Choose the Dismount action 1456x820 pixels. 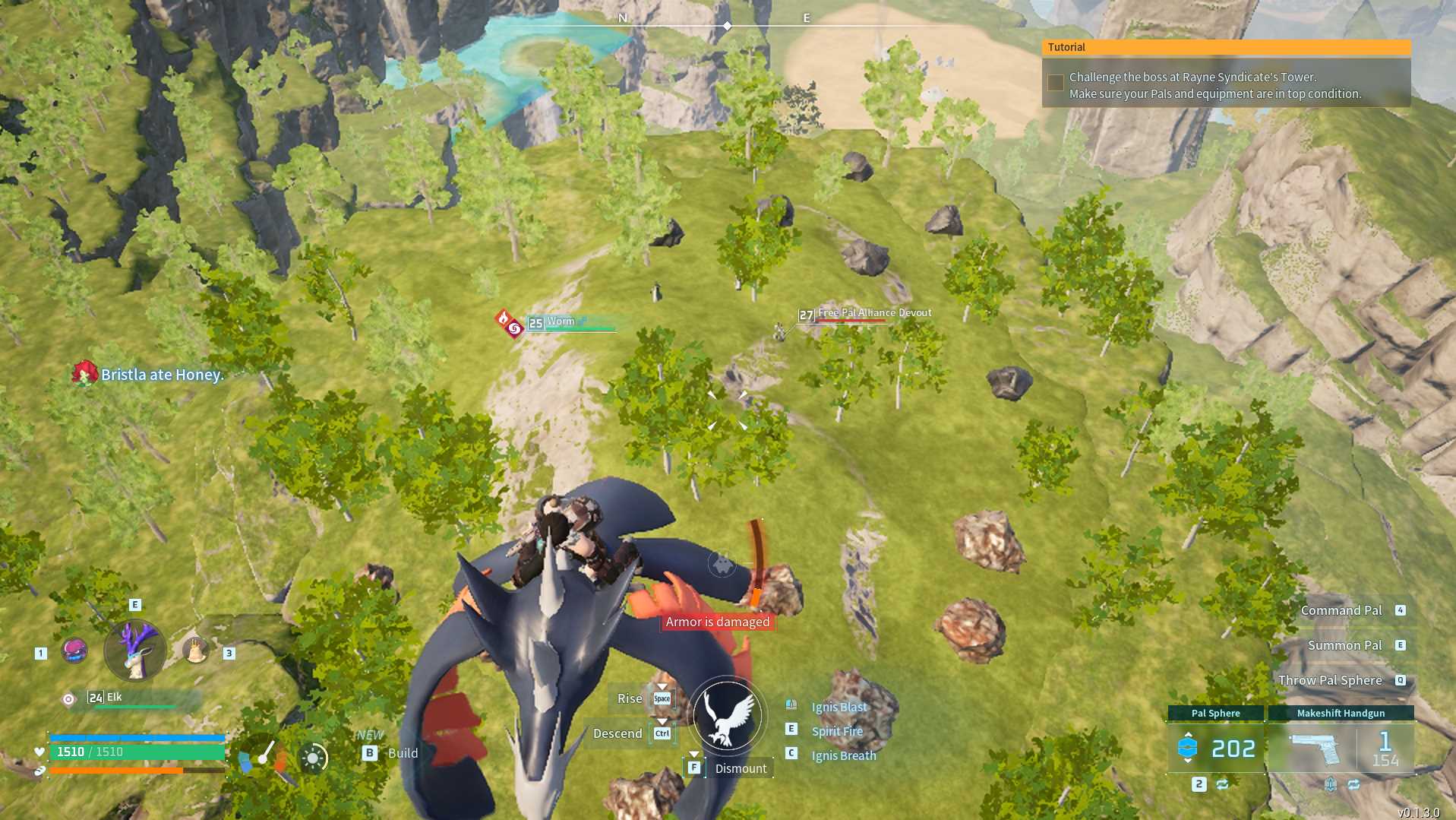[740, 768]
